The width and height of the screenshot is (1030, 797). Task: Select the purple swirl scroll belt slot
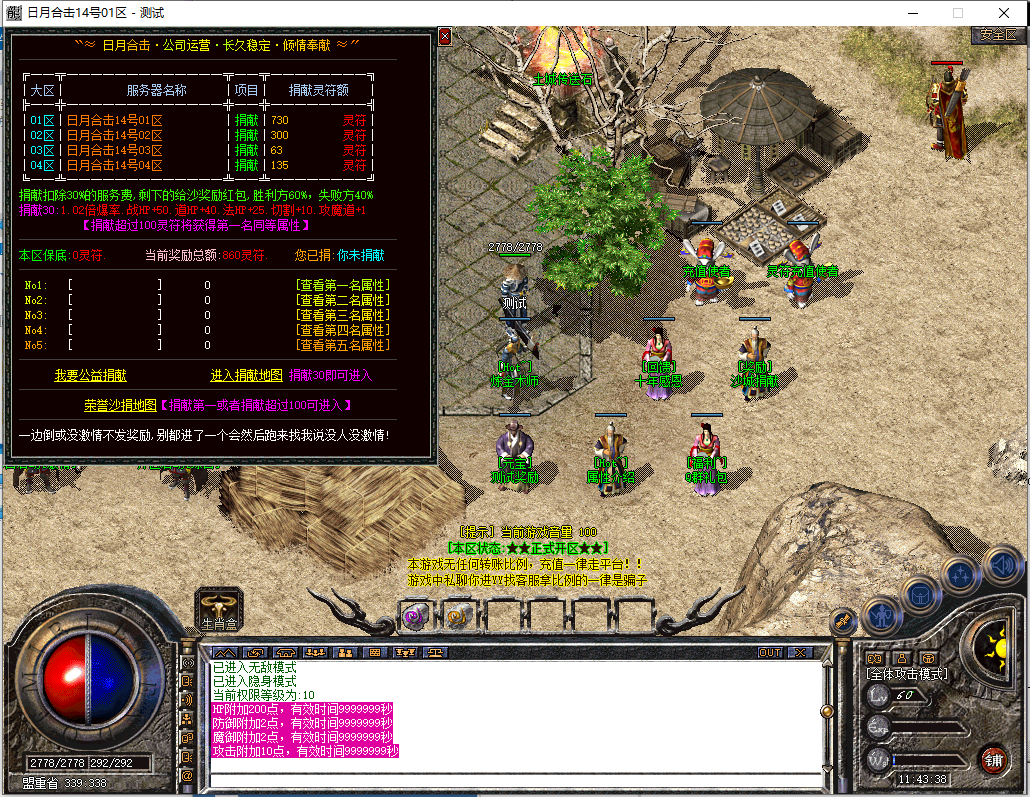coord(414,616)
